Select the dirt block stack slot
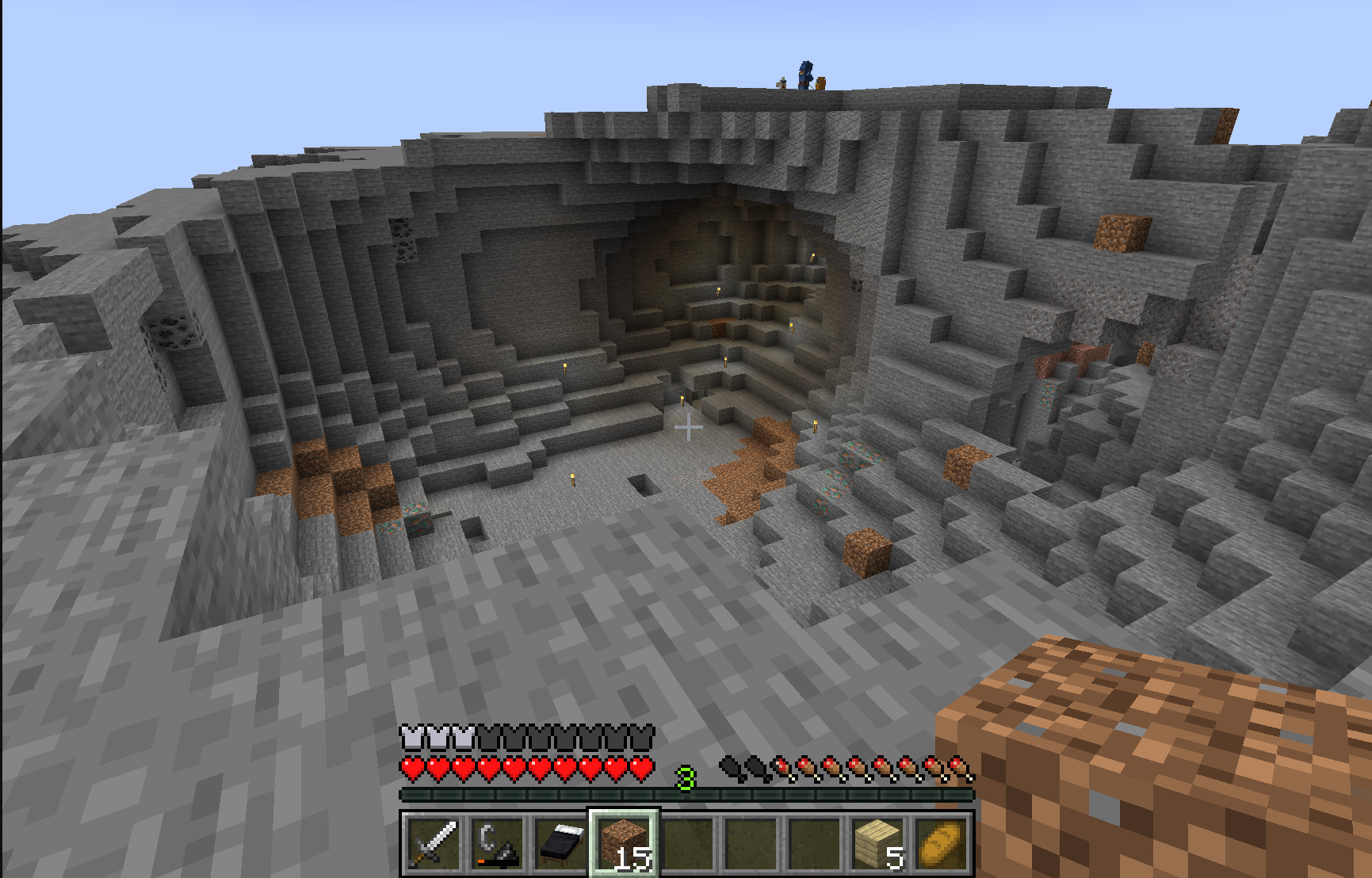Screen dimensions: 1372x878 [x=625, y=843]
